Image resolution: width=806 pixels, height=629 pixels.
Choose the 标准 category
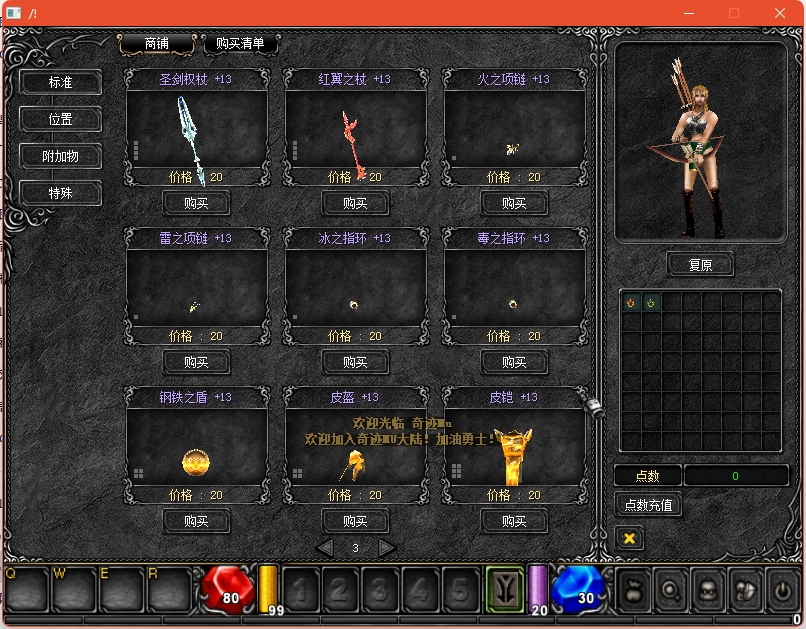(61, 82)
